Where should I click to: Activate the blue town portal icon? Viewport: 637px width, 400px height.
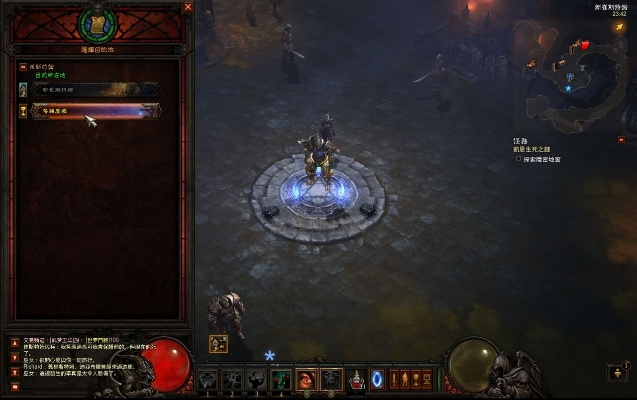377,379
